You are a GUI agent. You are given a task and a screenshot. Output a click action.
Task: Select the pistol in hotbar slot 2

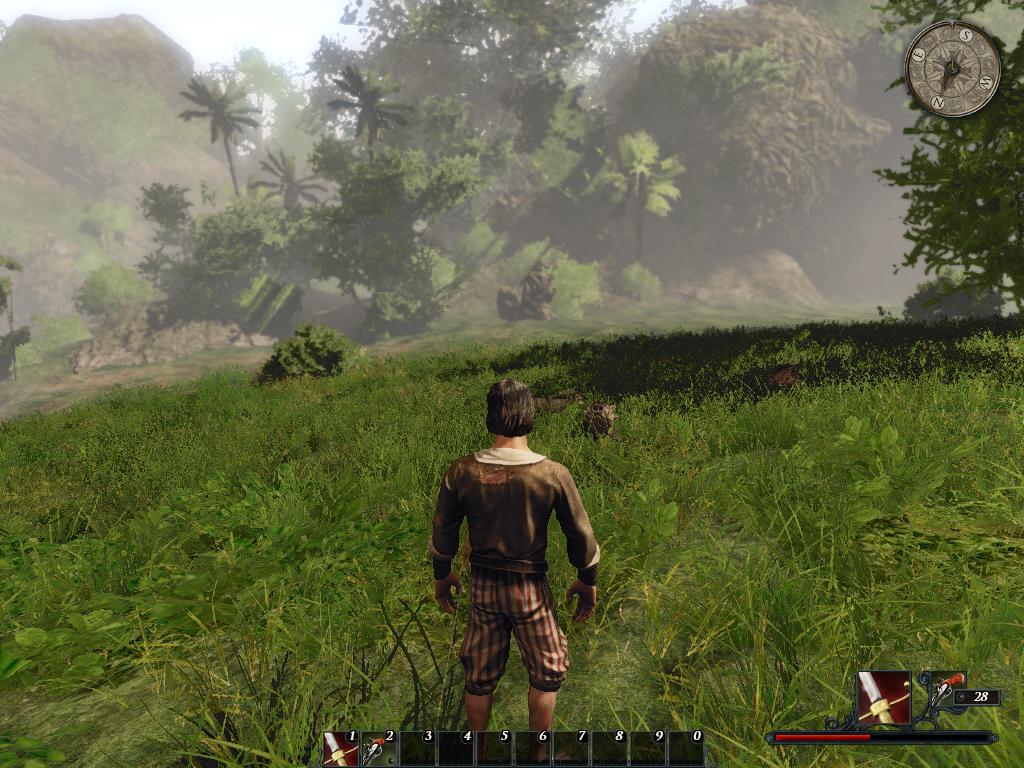[379, 749]
